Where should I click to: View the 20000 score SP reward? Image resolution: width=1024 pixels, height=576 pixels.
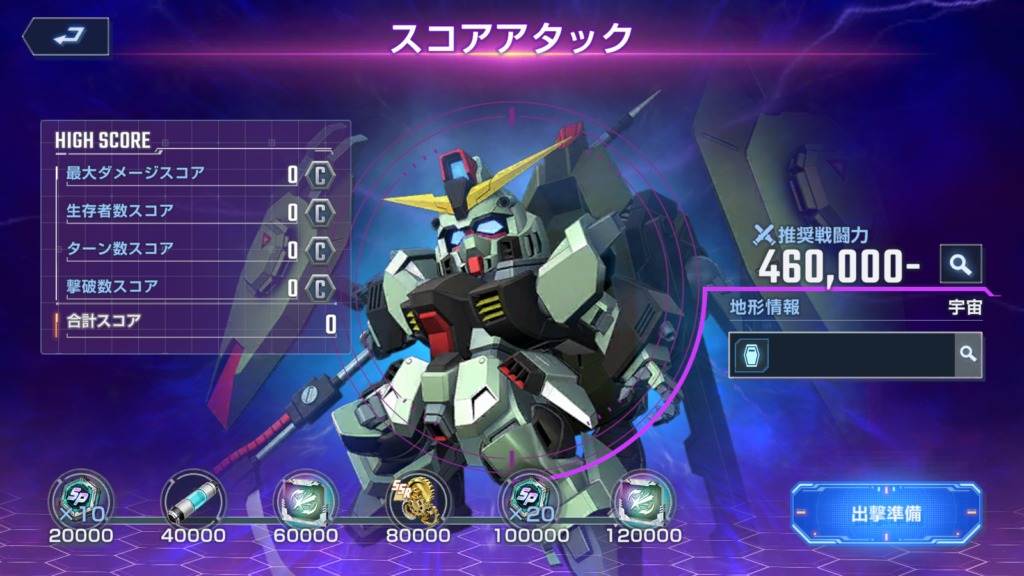coord(81,498)
